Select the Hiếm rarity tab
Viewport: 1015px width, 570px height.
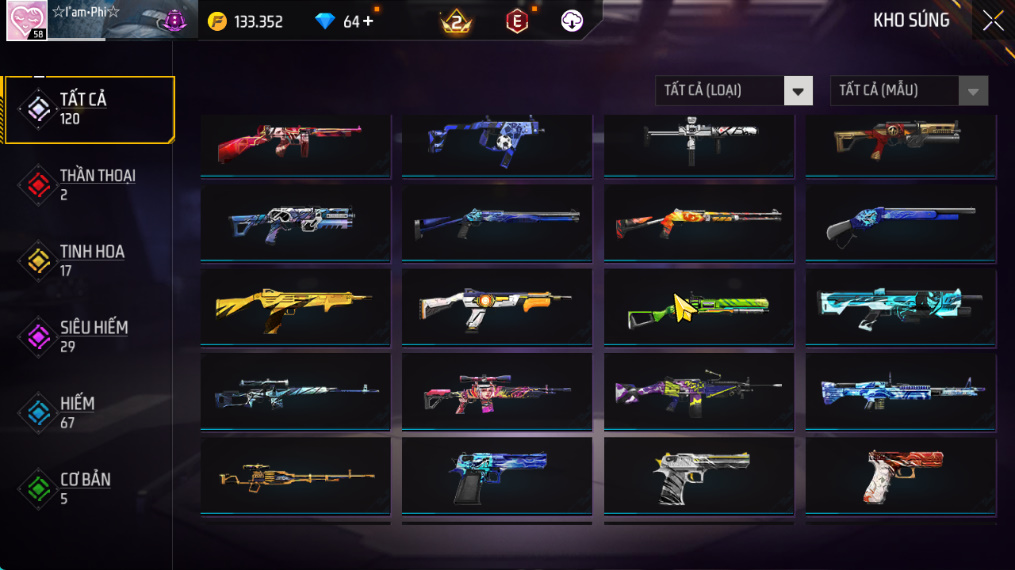88,412
